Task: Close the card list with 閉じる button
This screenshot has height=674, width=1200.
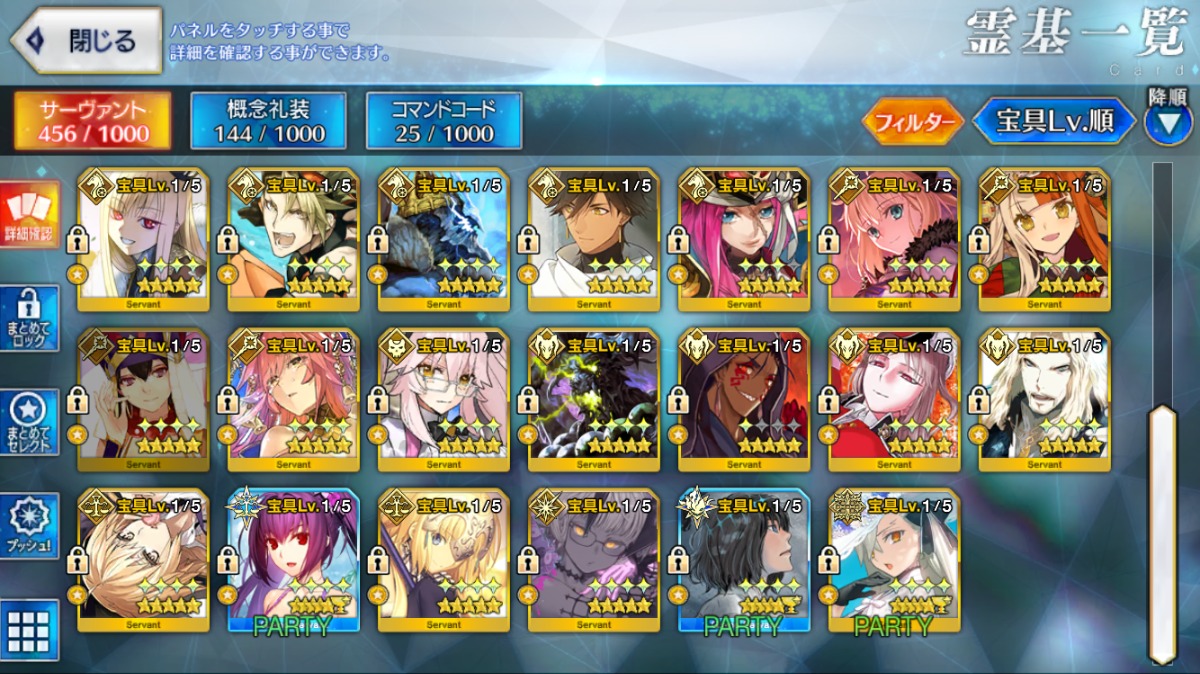Action: [86, 41]
